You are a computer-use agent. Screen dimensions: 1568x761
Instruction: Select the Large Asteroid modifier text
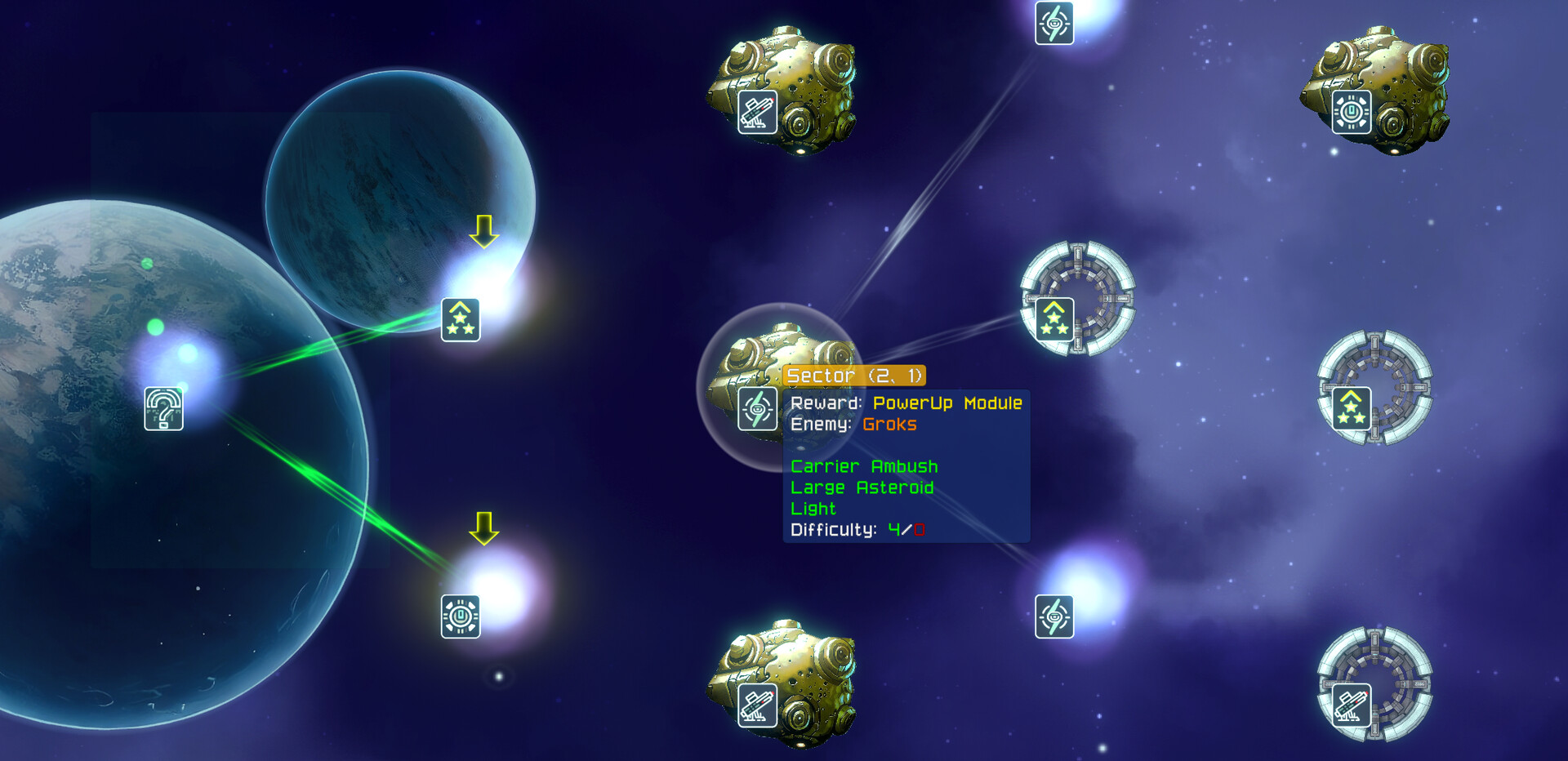pos(861,487)
